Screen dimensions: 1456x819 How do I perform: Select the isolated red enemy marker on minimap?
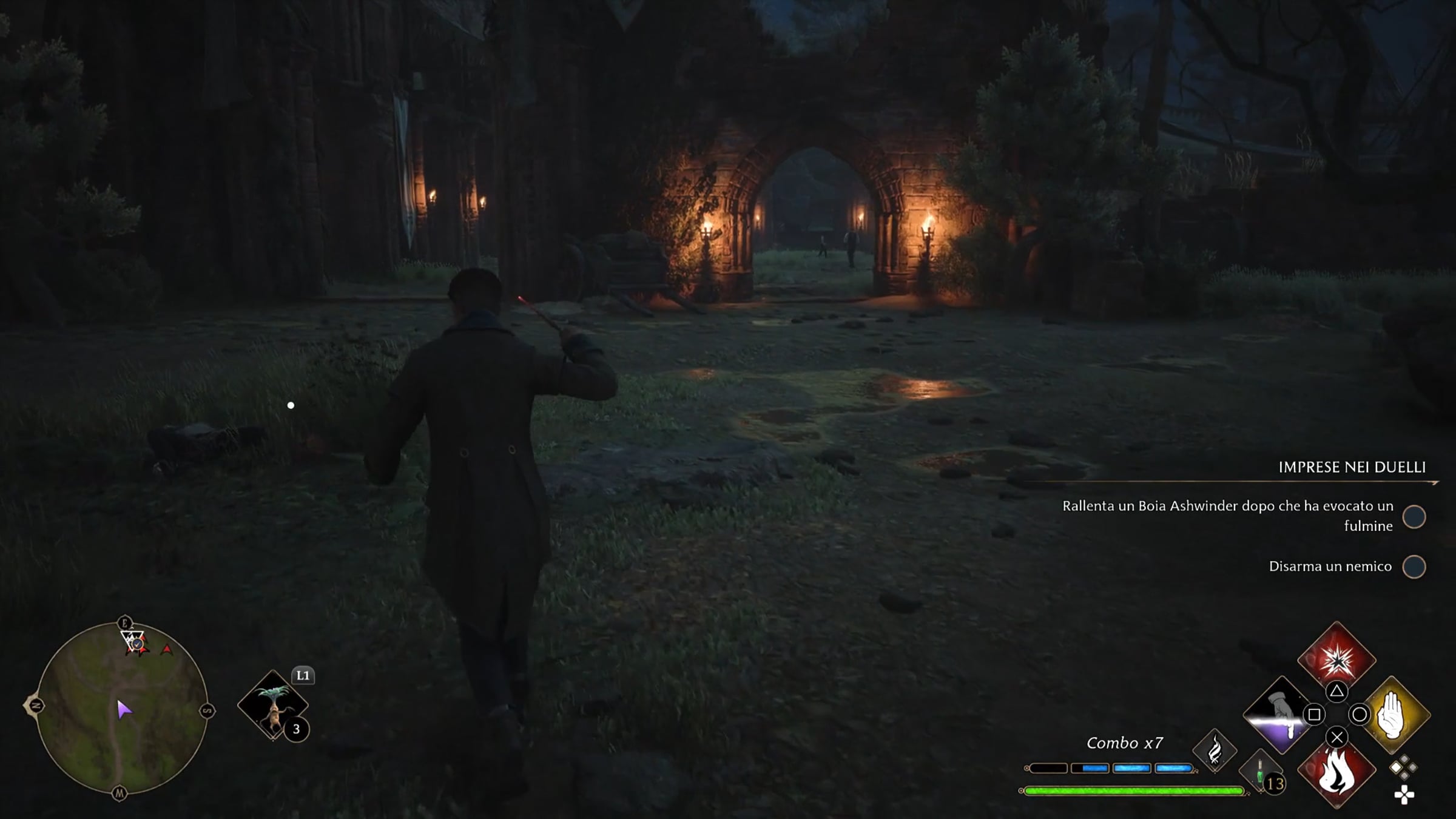167,650
